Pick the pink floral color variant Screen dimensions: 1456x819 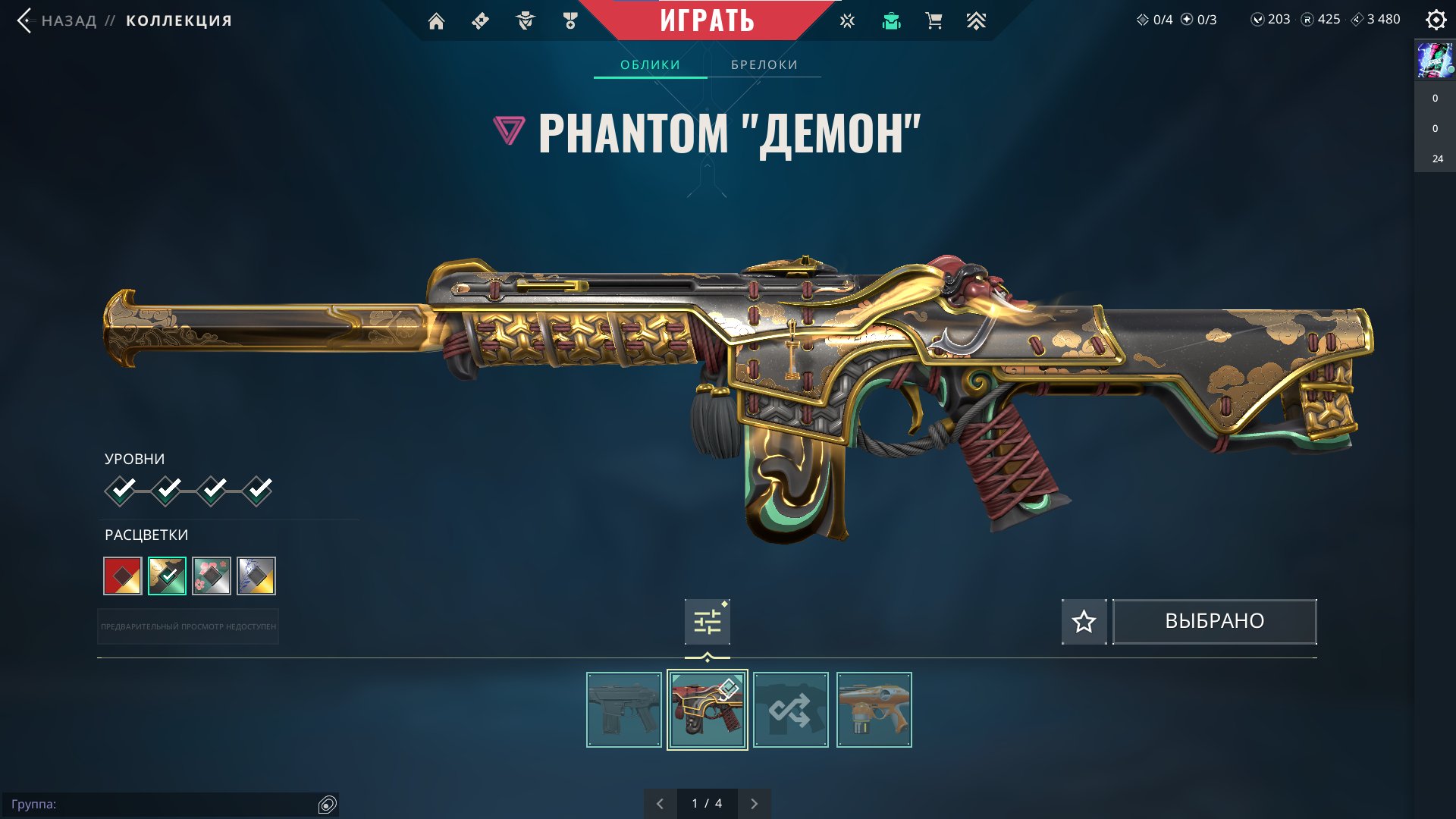[212, 576]
